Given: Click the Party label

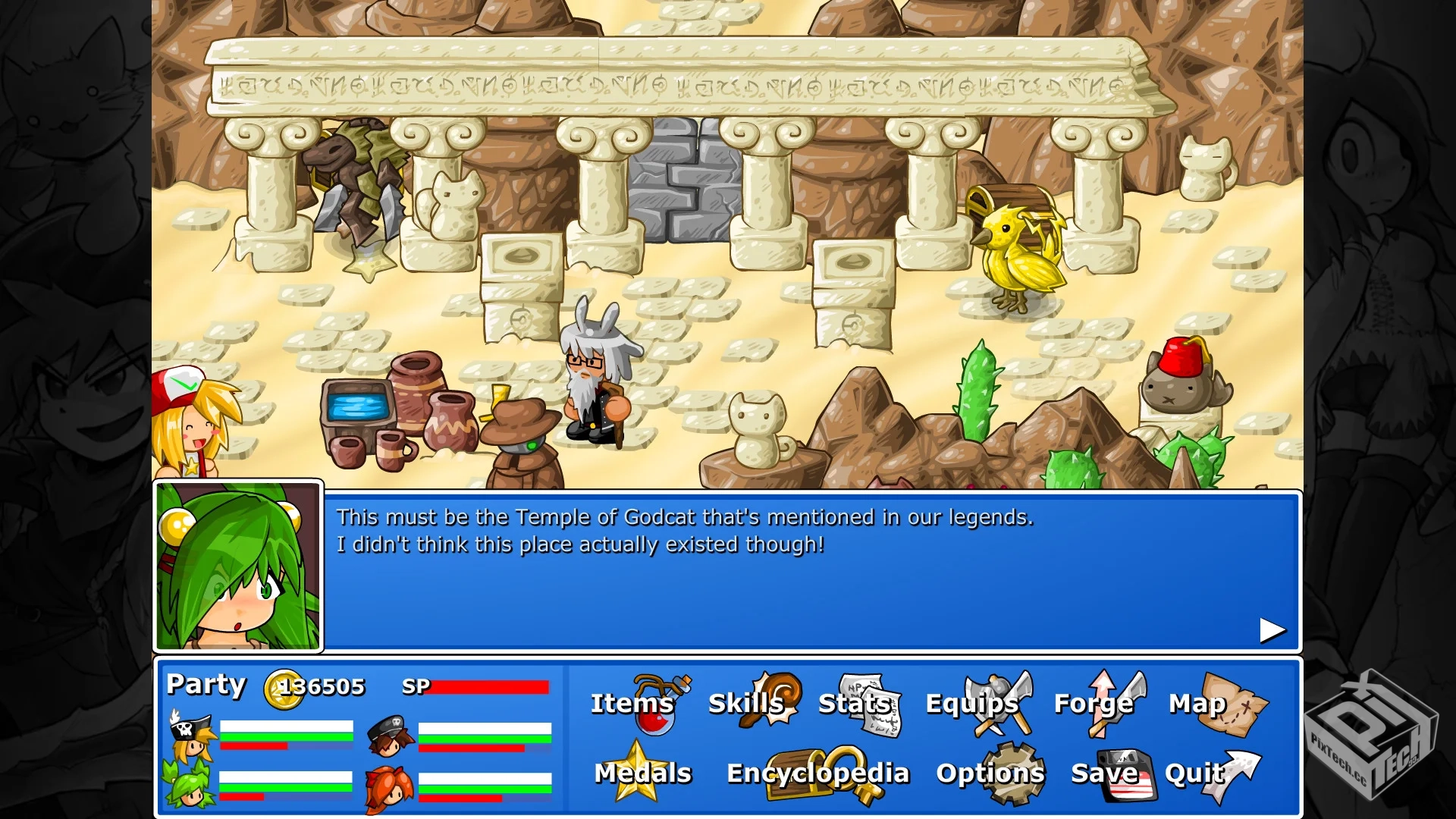Looking at the screenshot, I should coord(206,685).
